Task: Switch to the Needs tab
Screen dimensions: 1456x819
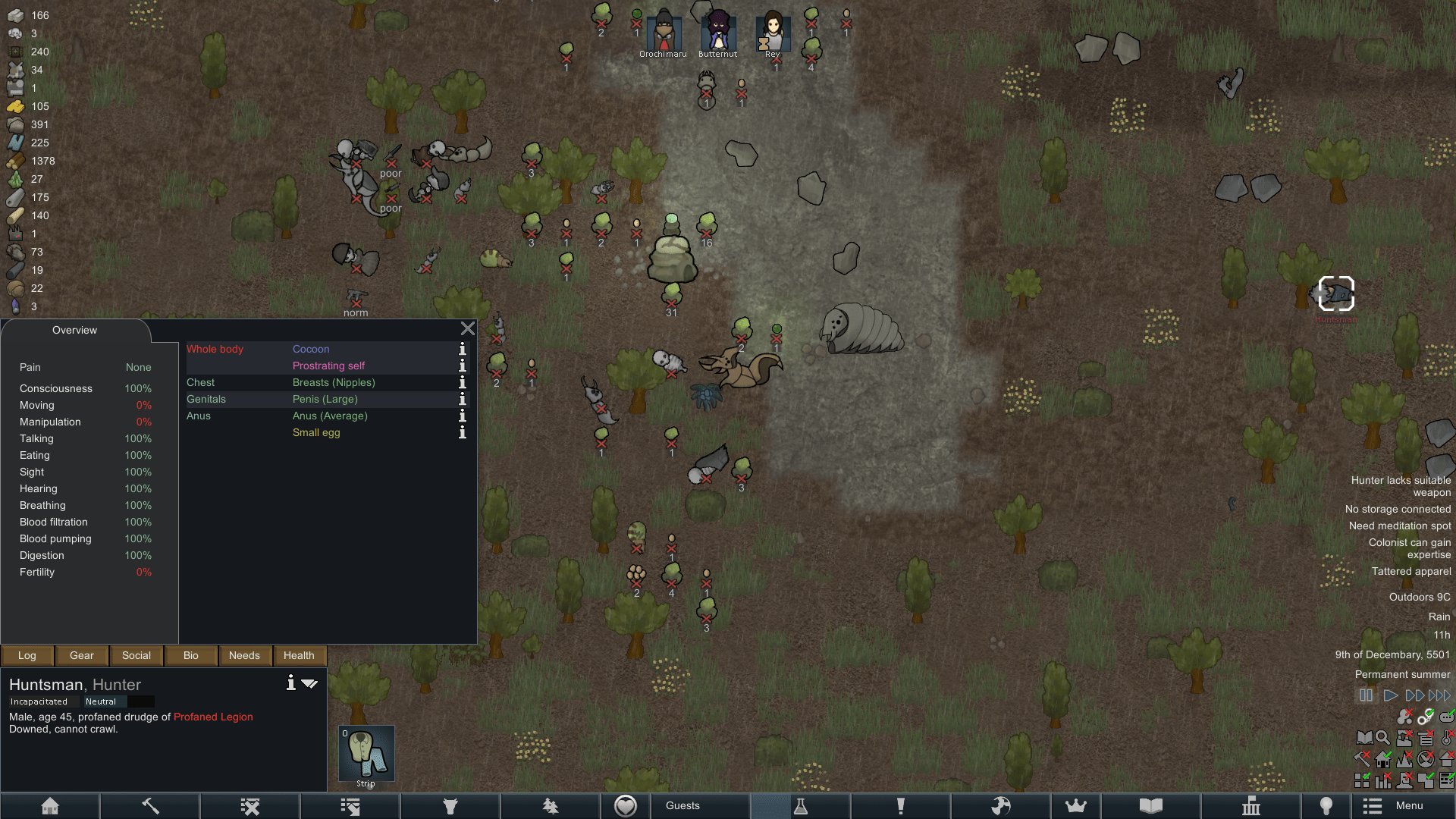Action: [x=244, y=655]
